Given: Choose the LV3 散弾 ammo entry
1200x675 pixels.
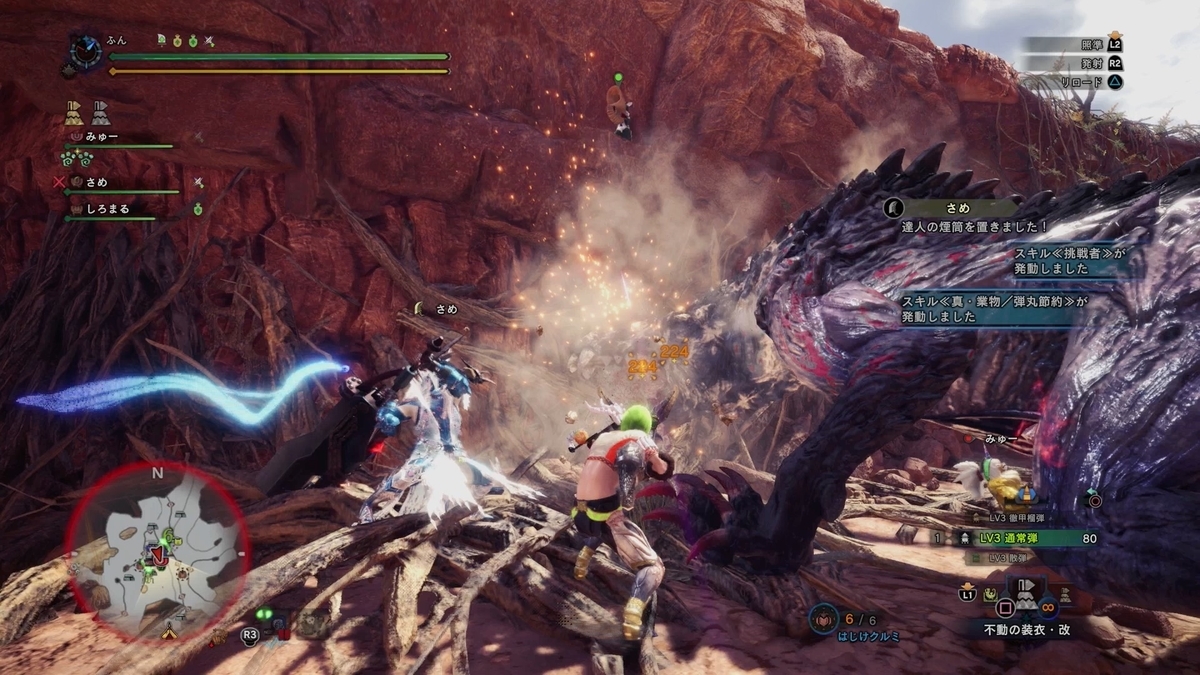Looking at the screenshot, I should point(1007,558).
